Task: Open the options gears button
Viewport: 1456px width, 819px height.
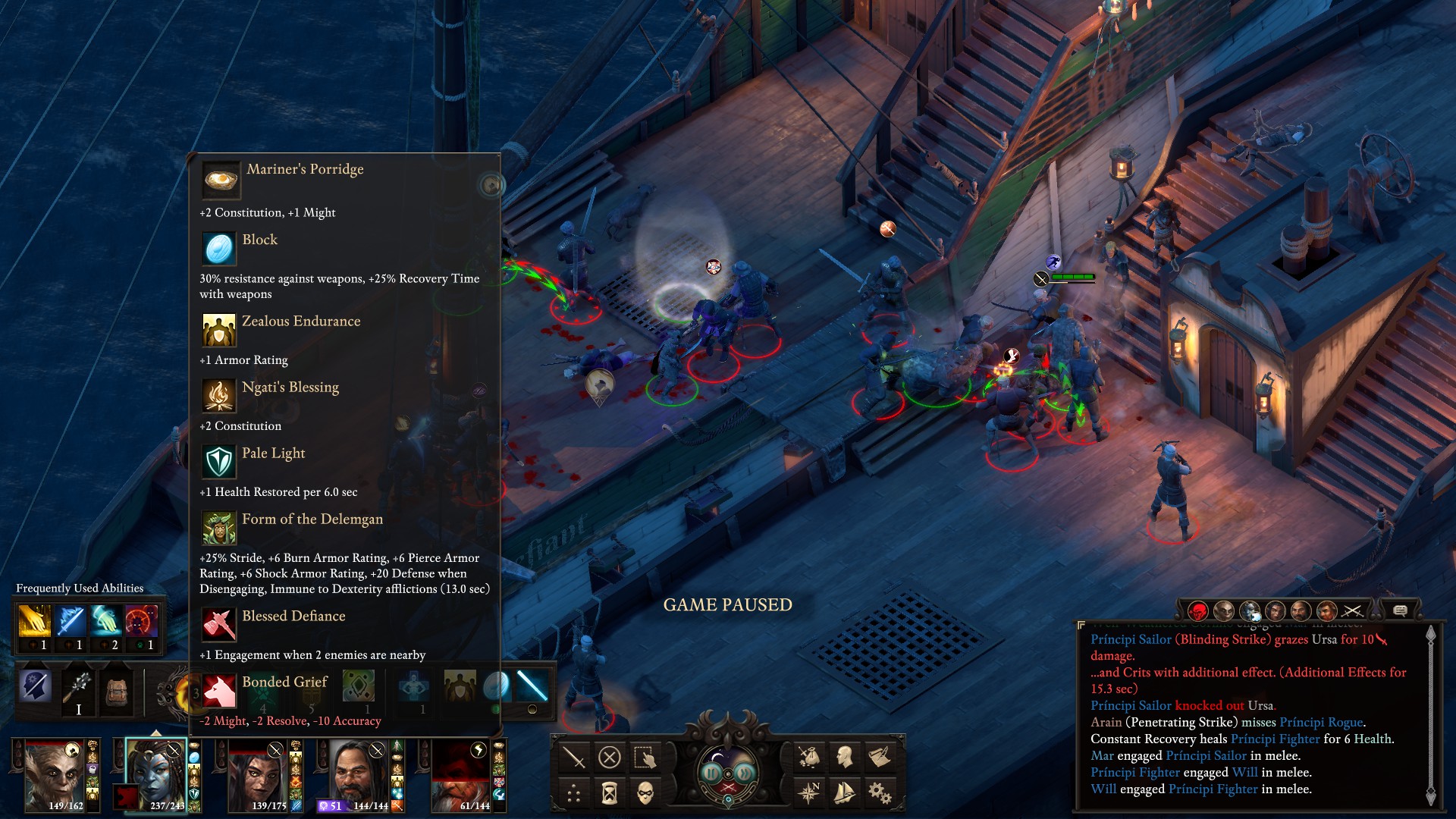Action: point(880,793)
